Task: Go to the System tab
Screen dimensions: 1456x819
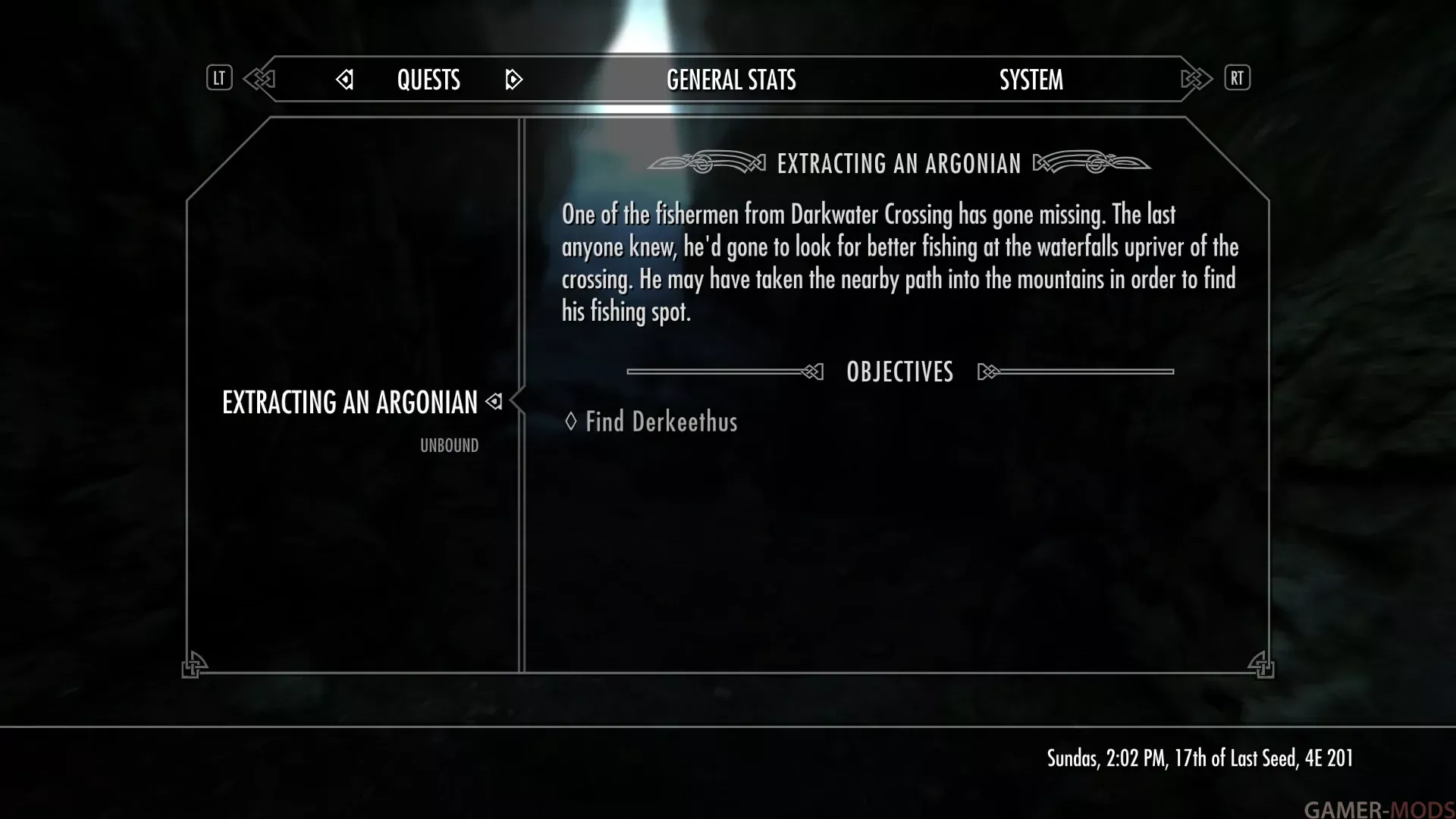Action: (x=1031, y=80)
